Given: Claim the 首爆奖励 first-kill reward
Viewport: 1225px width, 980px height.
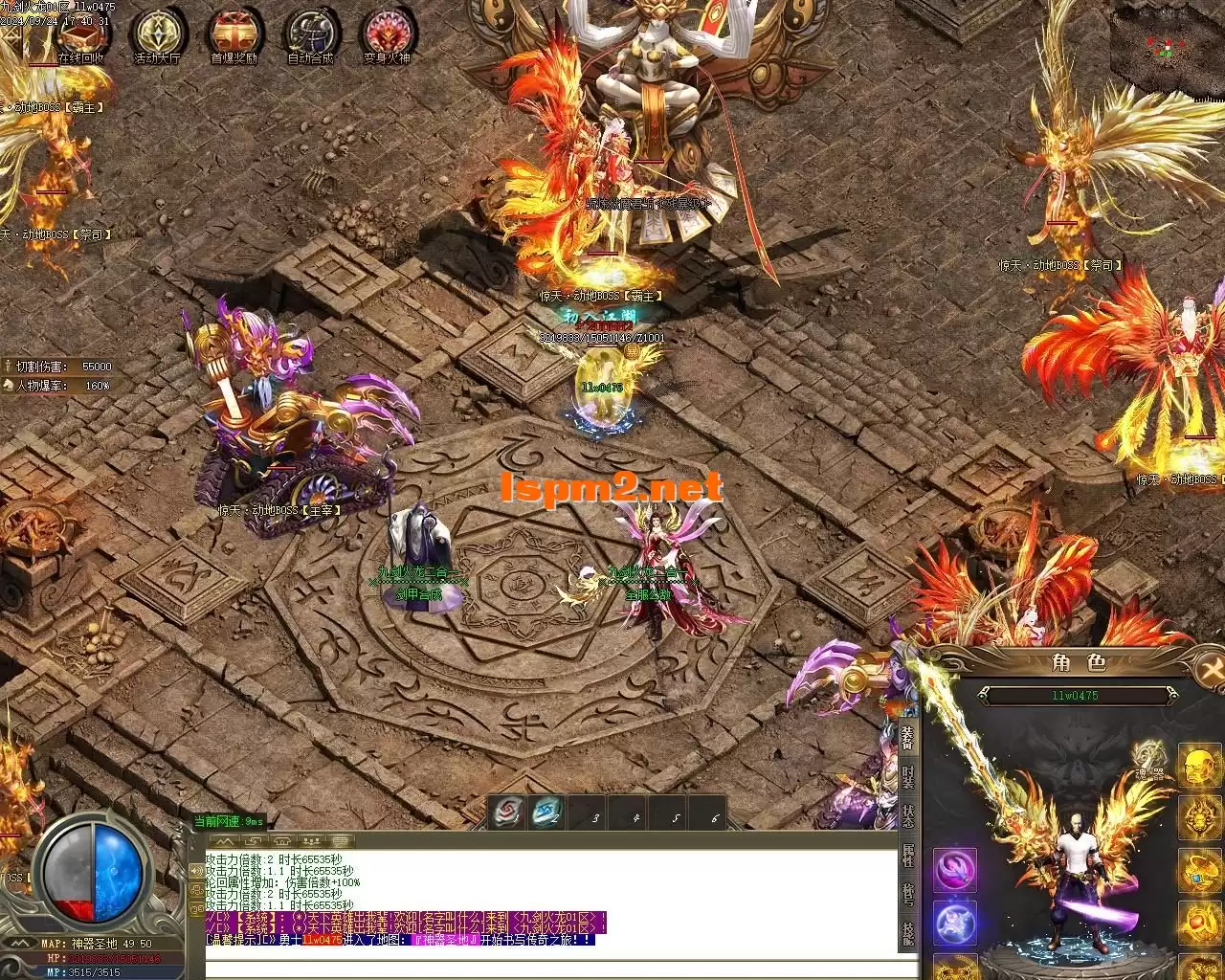Looking at the screenshot, I should coord(234,36).
